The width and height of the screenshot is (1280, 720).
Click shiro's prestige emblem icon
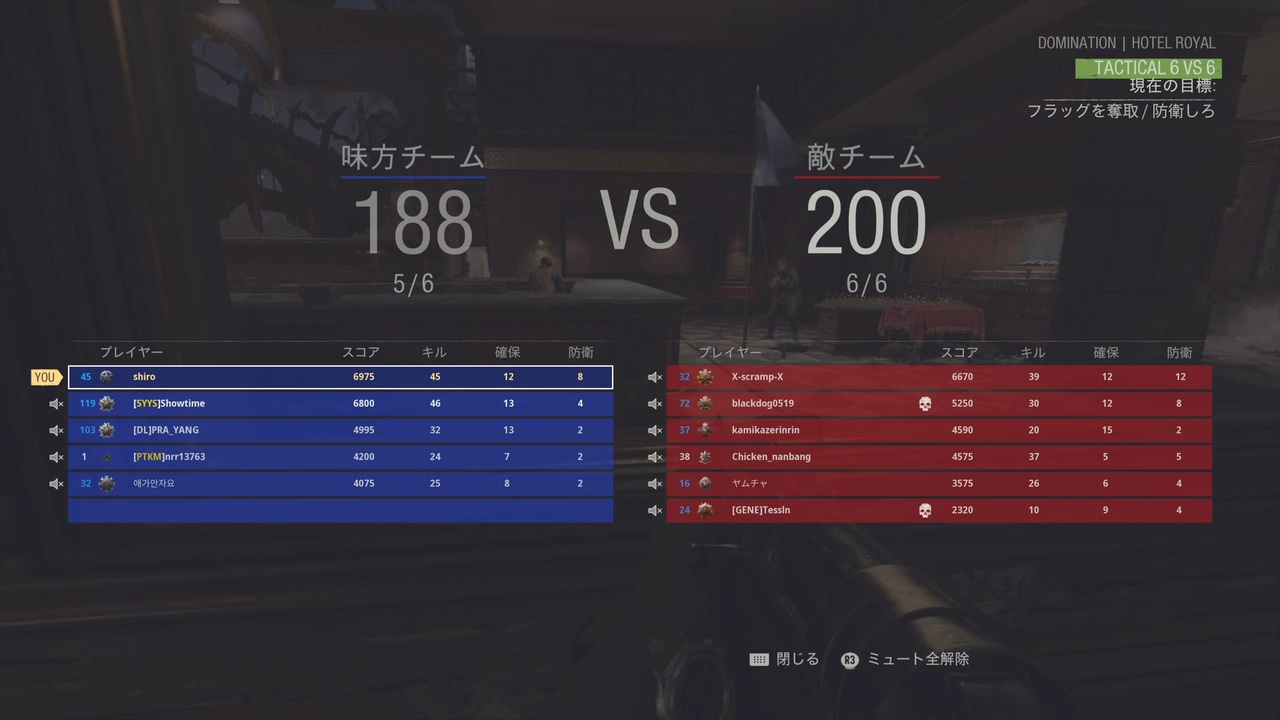coord(106,376)
